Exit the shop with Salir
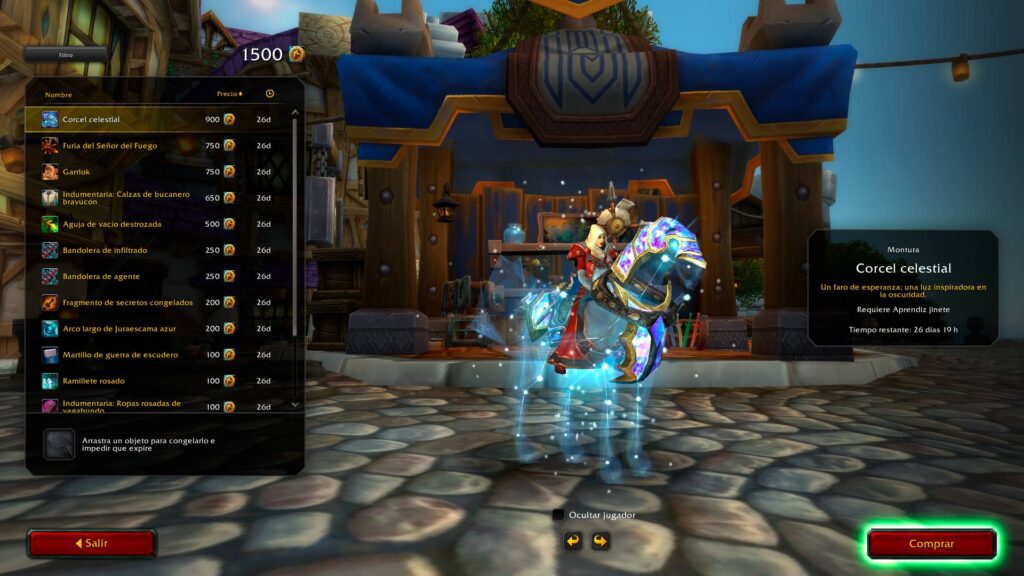The image size is (1024, 576). point(91,543)
